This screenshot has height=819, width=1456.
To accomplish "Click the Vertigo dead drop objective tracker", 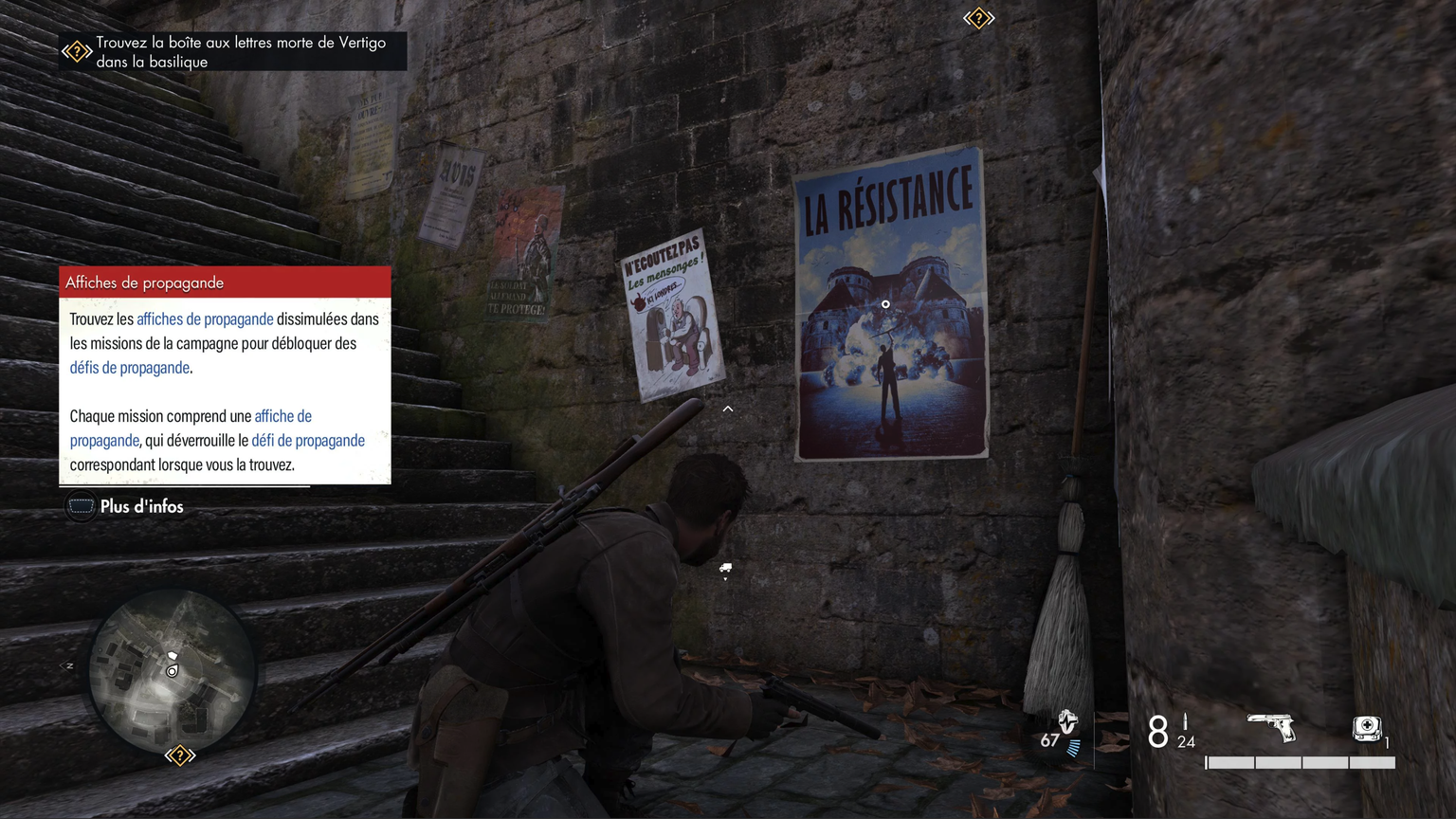I will (234, 52).
